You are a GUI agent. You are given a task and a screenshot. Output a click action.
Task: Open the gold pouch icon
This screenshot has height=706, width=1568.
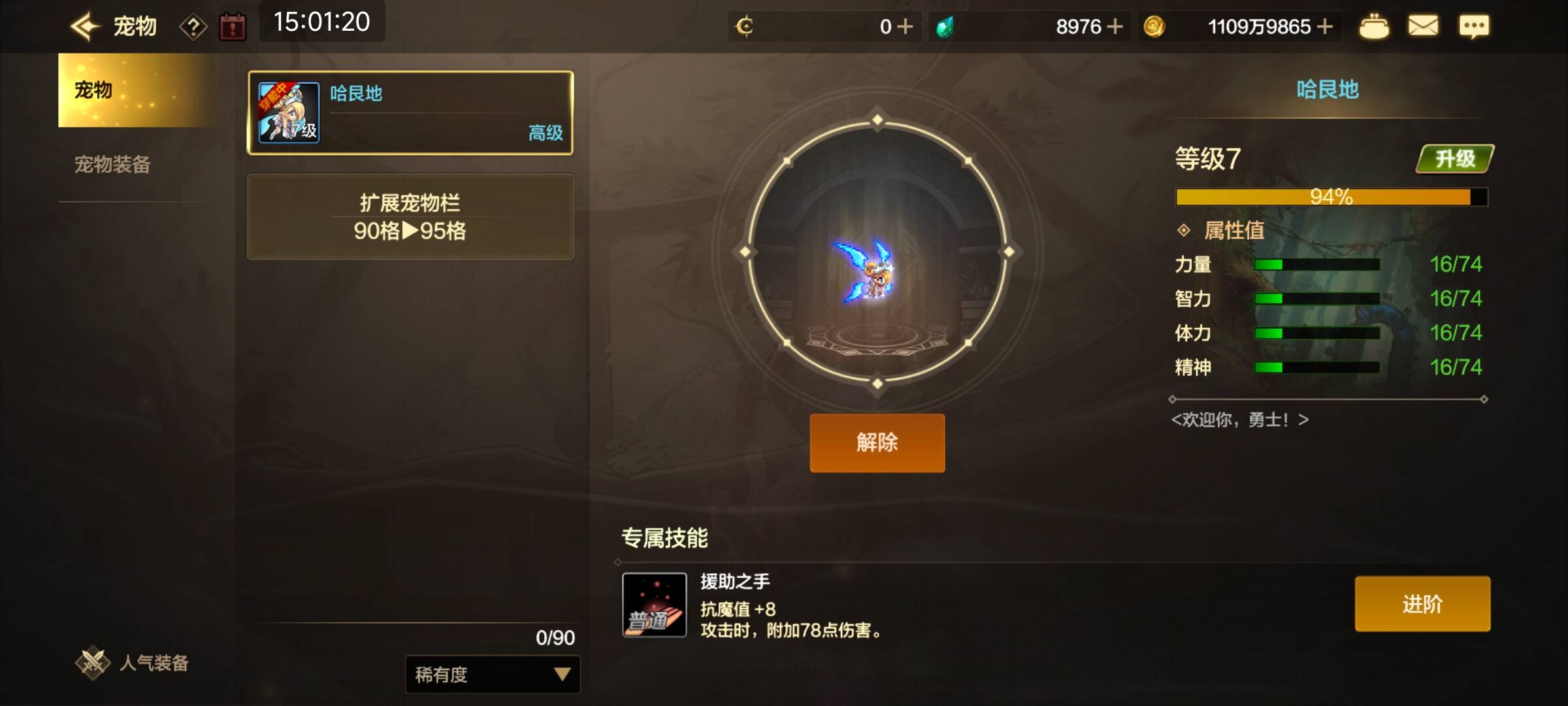click(x=1374, y=27)
